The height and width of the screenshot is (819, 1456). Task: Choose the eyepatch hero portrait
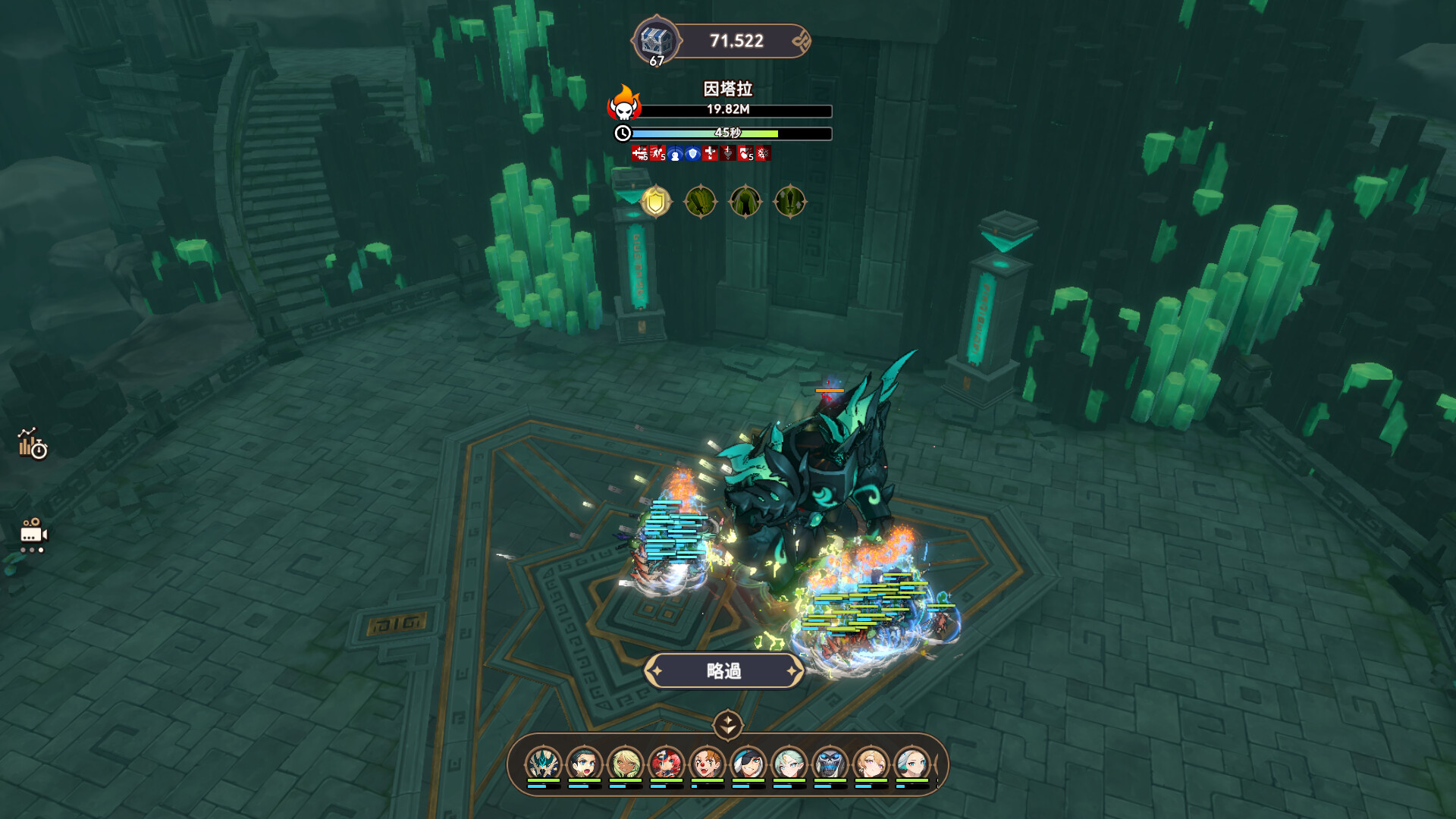[748, 763]
